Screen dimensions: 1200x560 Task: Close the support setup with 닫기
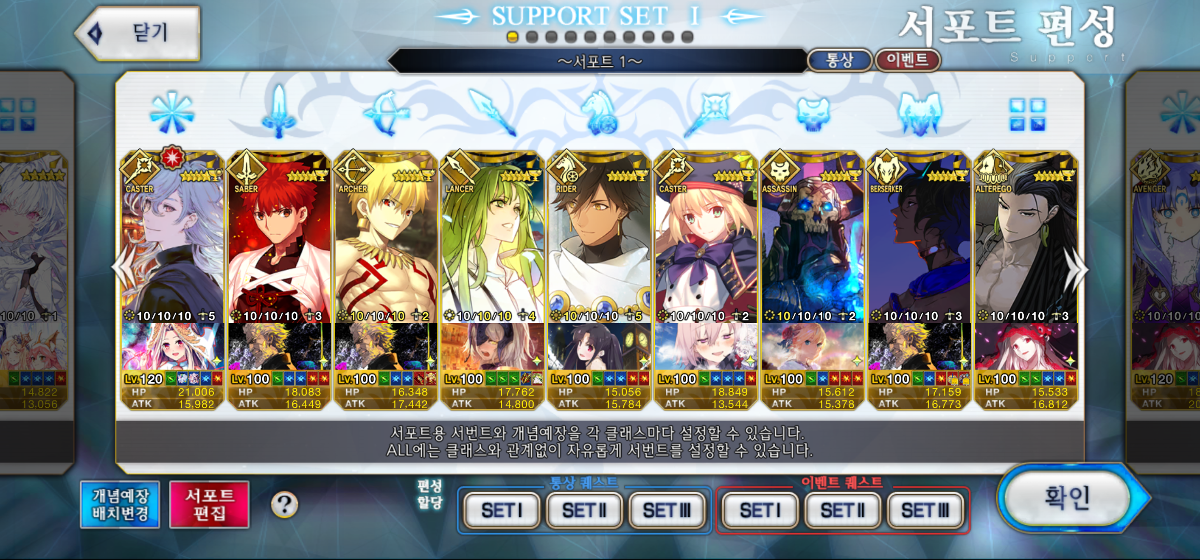point(138,32)
